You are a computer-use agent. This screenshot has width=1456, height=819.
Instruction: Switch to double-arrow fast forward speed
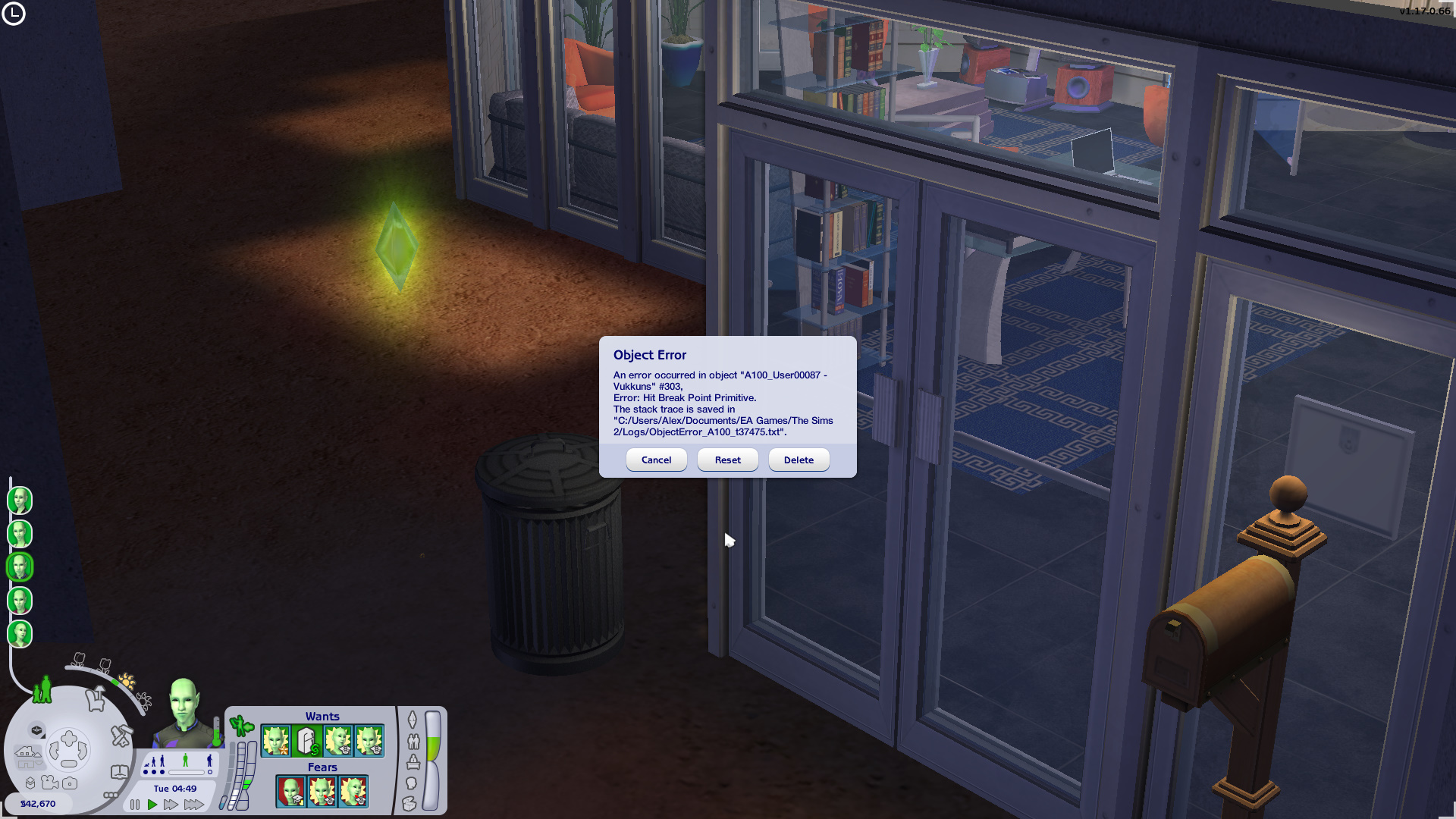click(x=171, y=805)
